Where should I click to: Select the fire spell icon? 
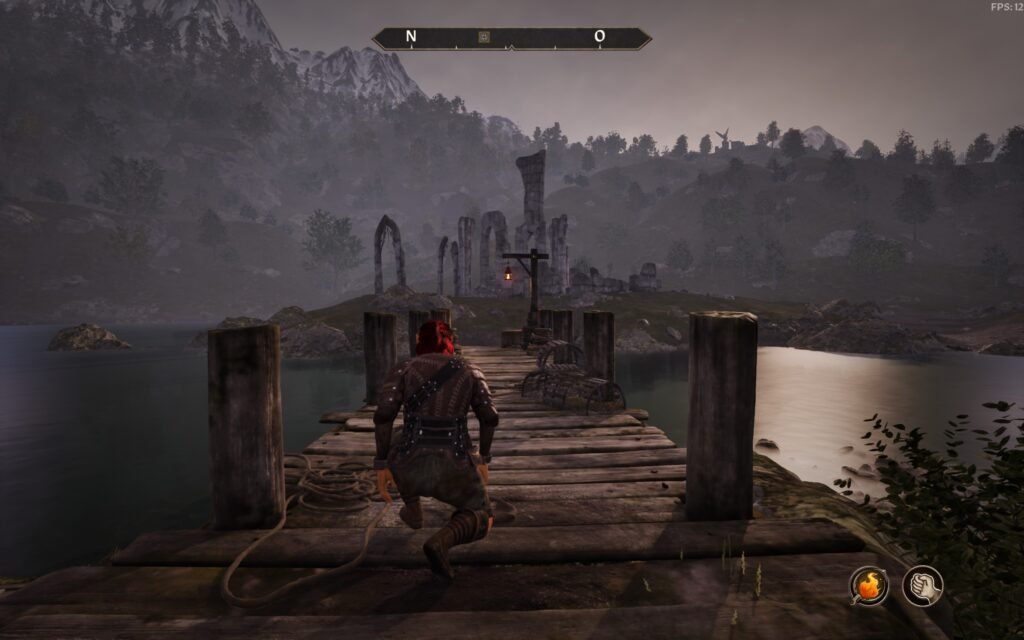(869, 585)
